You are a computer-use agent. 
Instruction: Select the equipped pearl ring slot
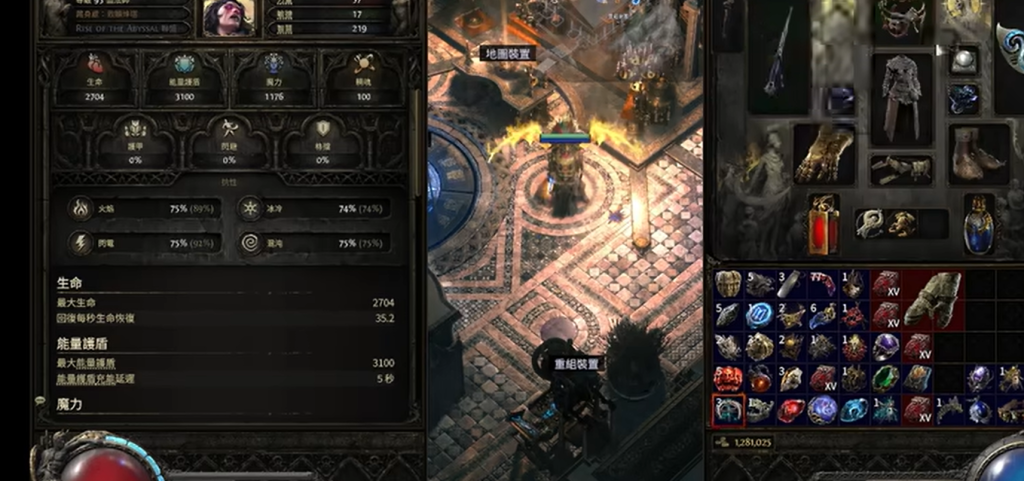[x=964, y=59]
